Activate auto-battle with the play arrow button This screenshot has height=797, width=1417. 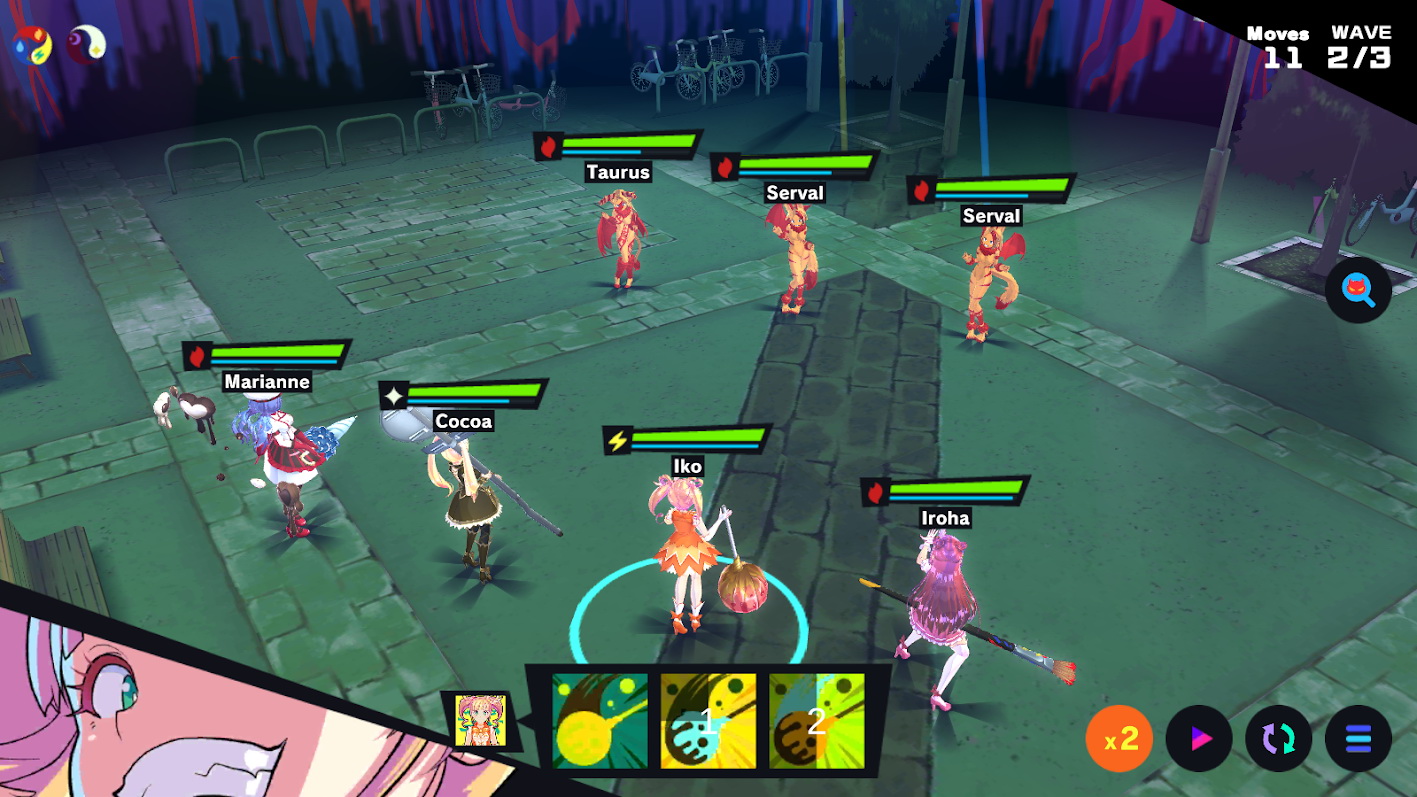pyautogui.click(x=1199, y=739)
